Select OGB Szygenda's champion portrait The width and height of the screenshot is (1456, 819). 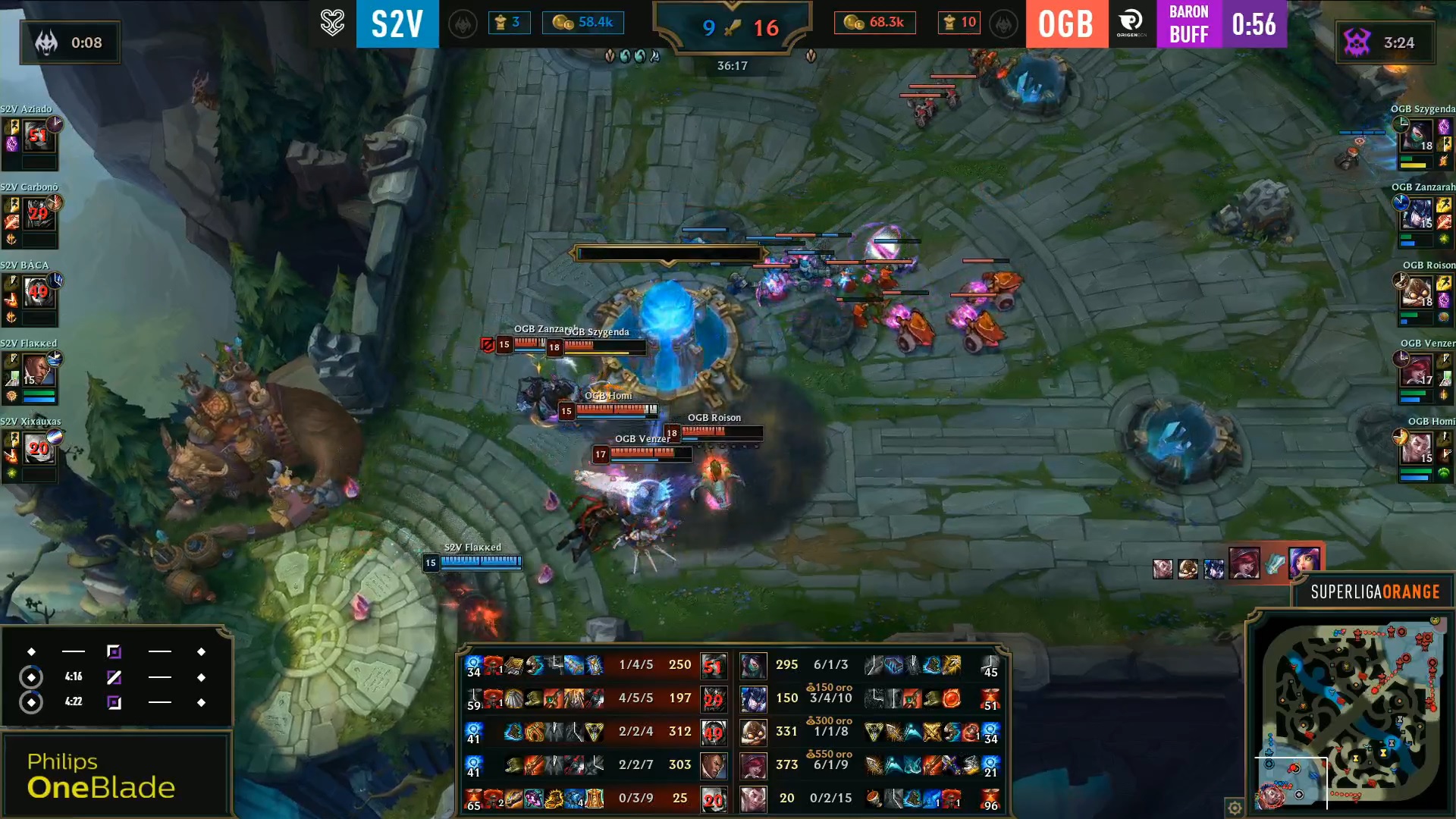1417,136
